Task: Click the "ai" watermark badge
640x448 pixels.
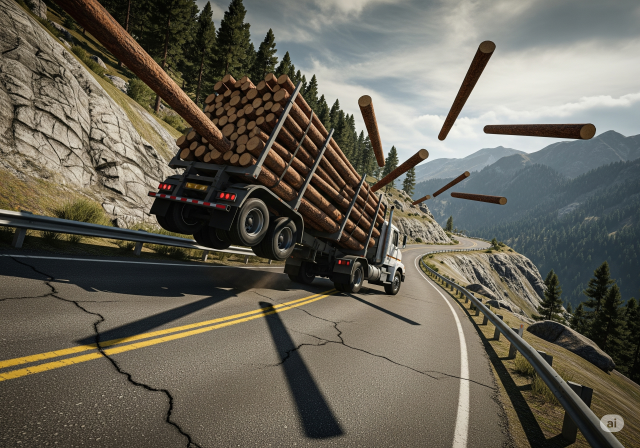Action: (x=611, y=423)
